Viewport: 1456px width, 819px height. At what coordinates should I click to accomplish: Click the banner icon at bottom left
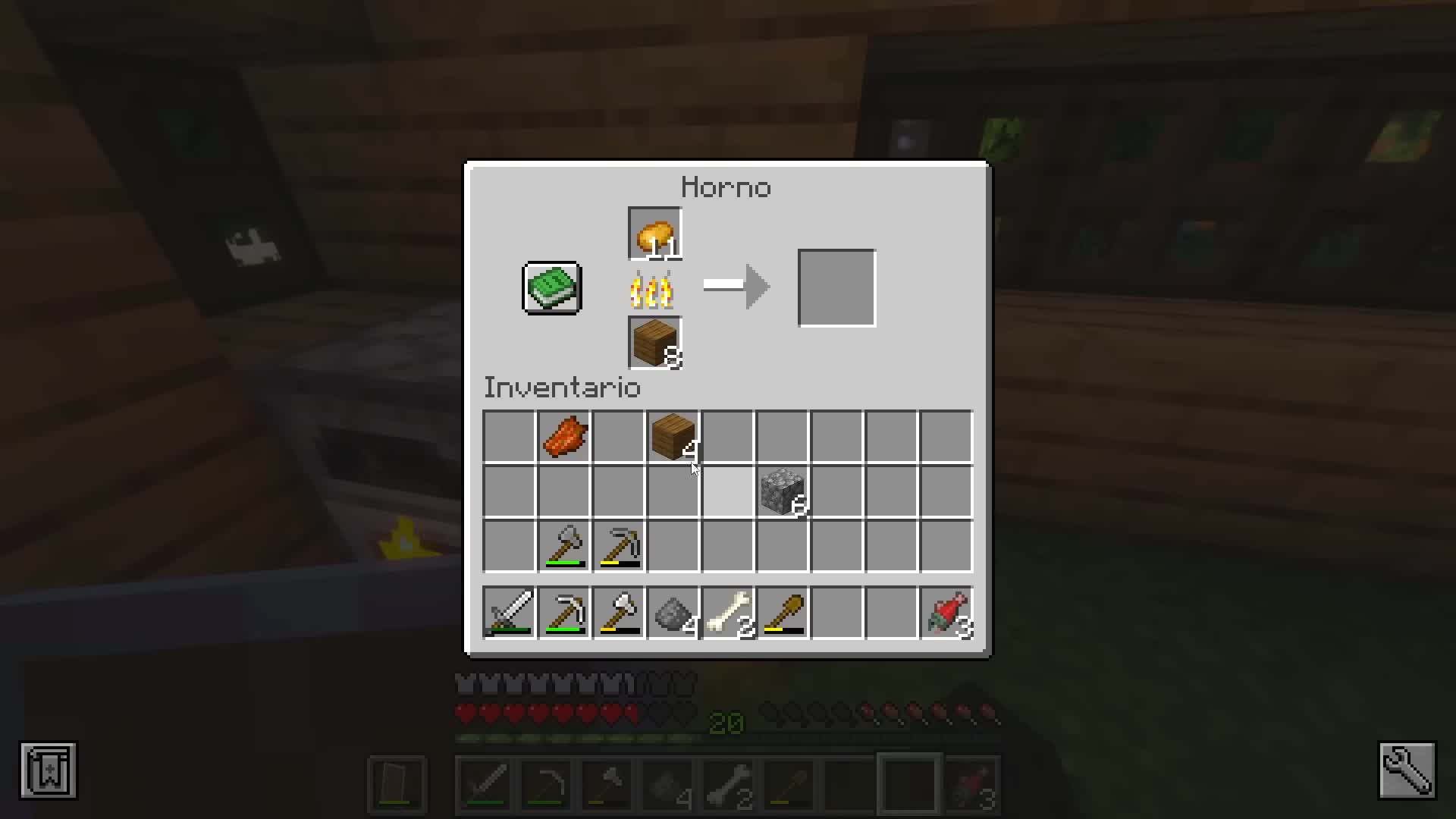pyautogui.click(x=48, y=771)
